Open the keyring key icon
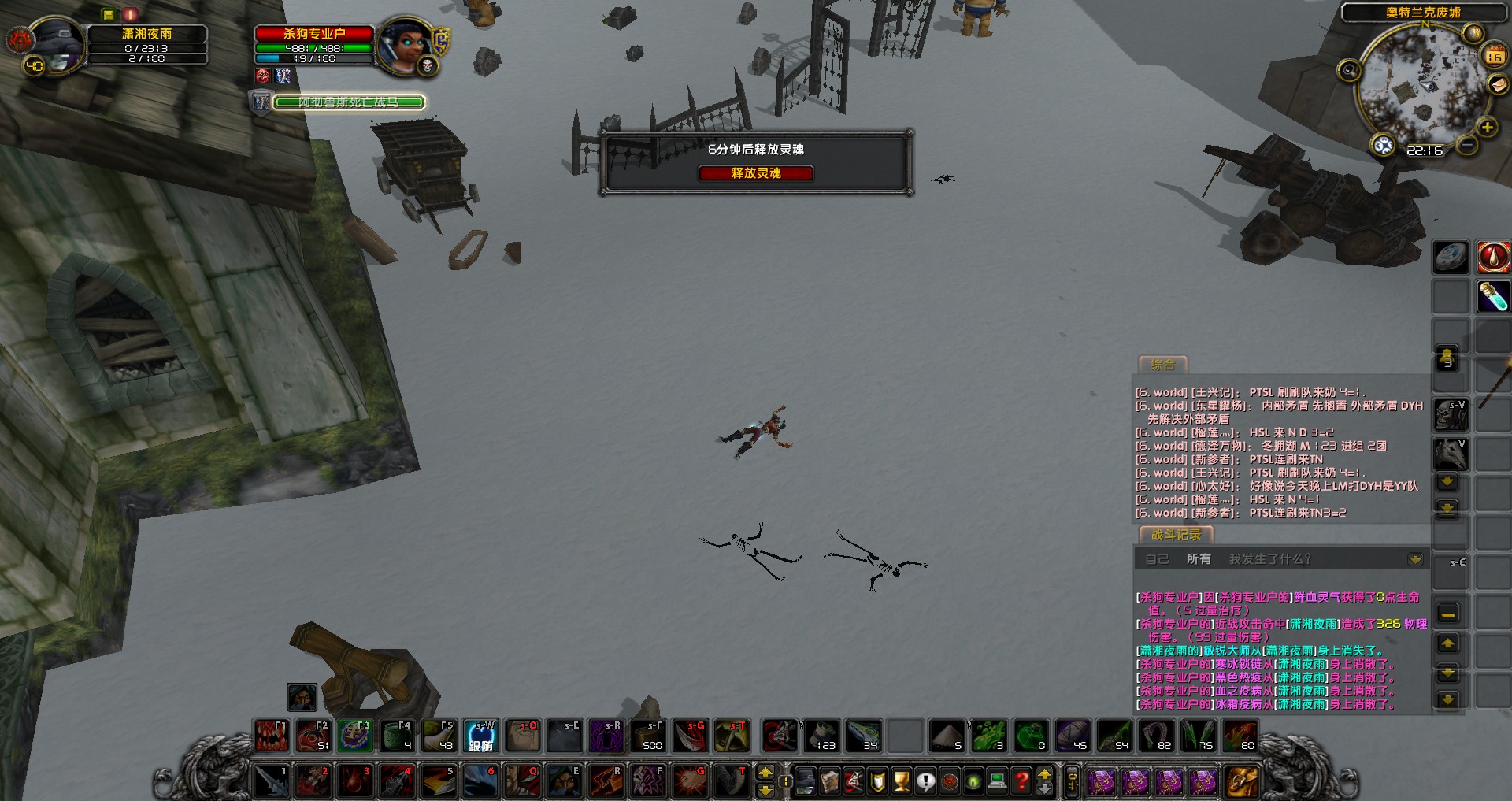The width and height of the screenshot is (1512, 801). (x=1072, y=781)
